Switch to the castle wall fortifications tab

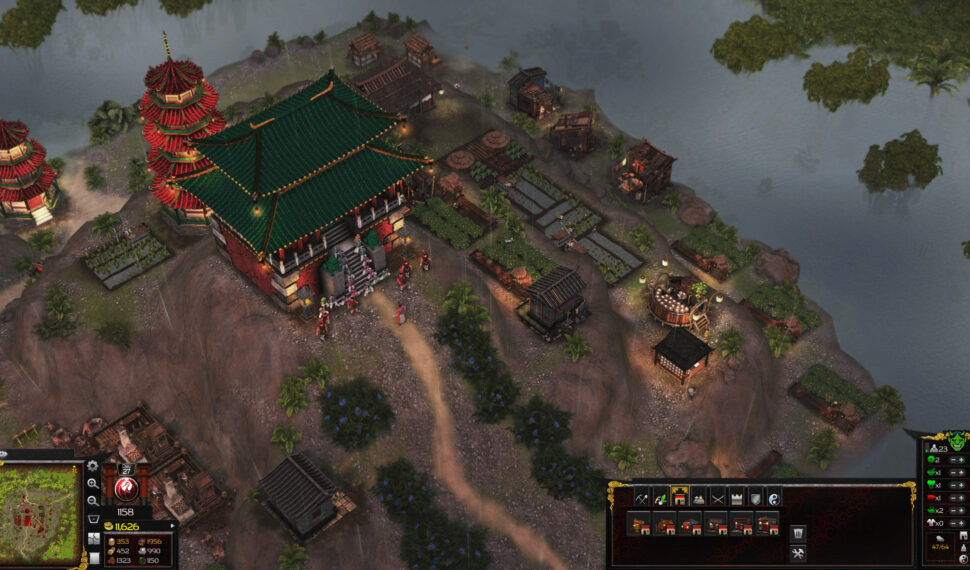click(737, 496)
